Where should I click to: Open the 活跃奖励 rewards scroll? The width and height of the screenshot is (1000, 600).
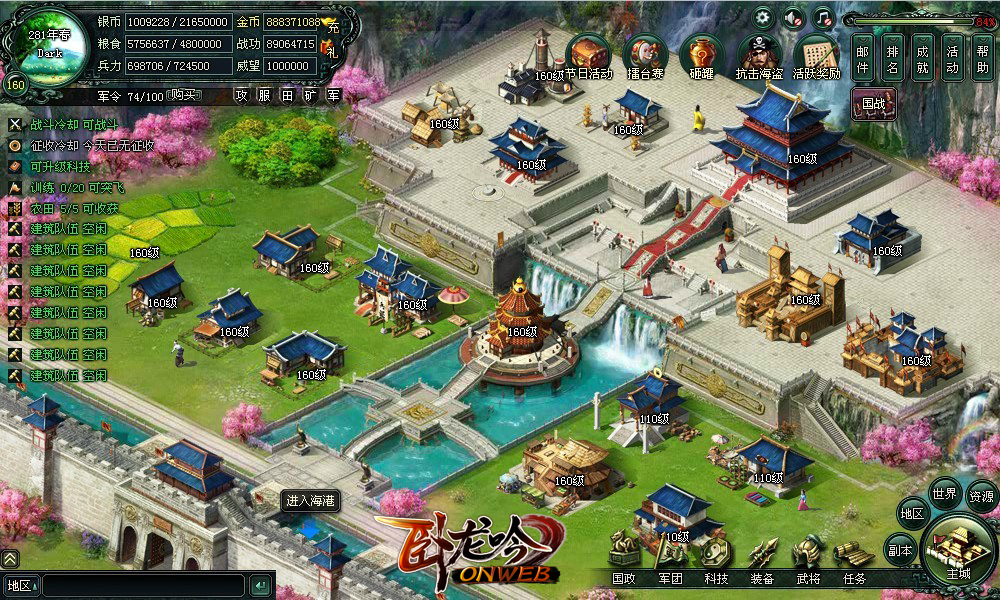[816, 55]
